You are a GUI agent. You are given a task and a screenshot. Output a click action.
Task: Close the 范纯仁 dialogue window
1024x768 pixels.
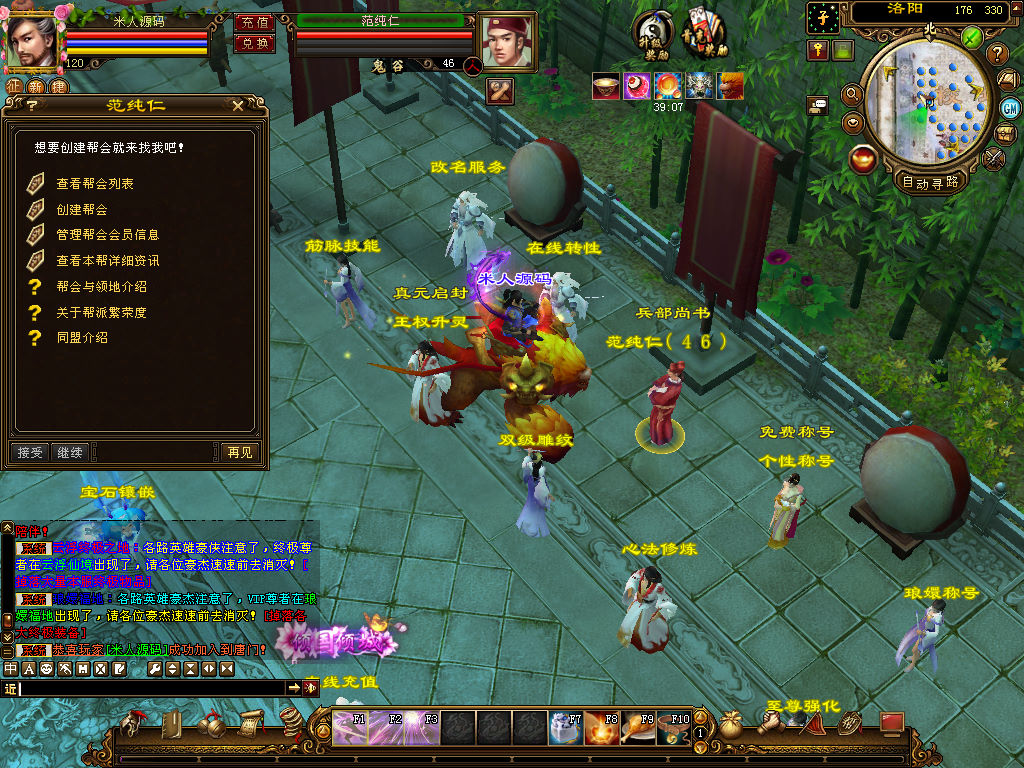[238, 105]
